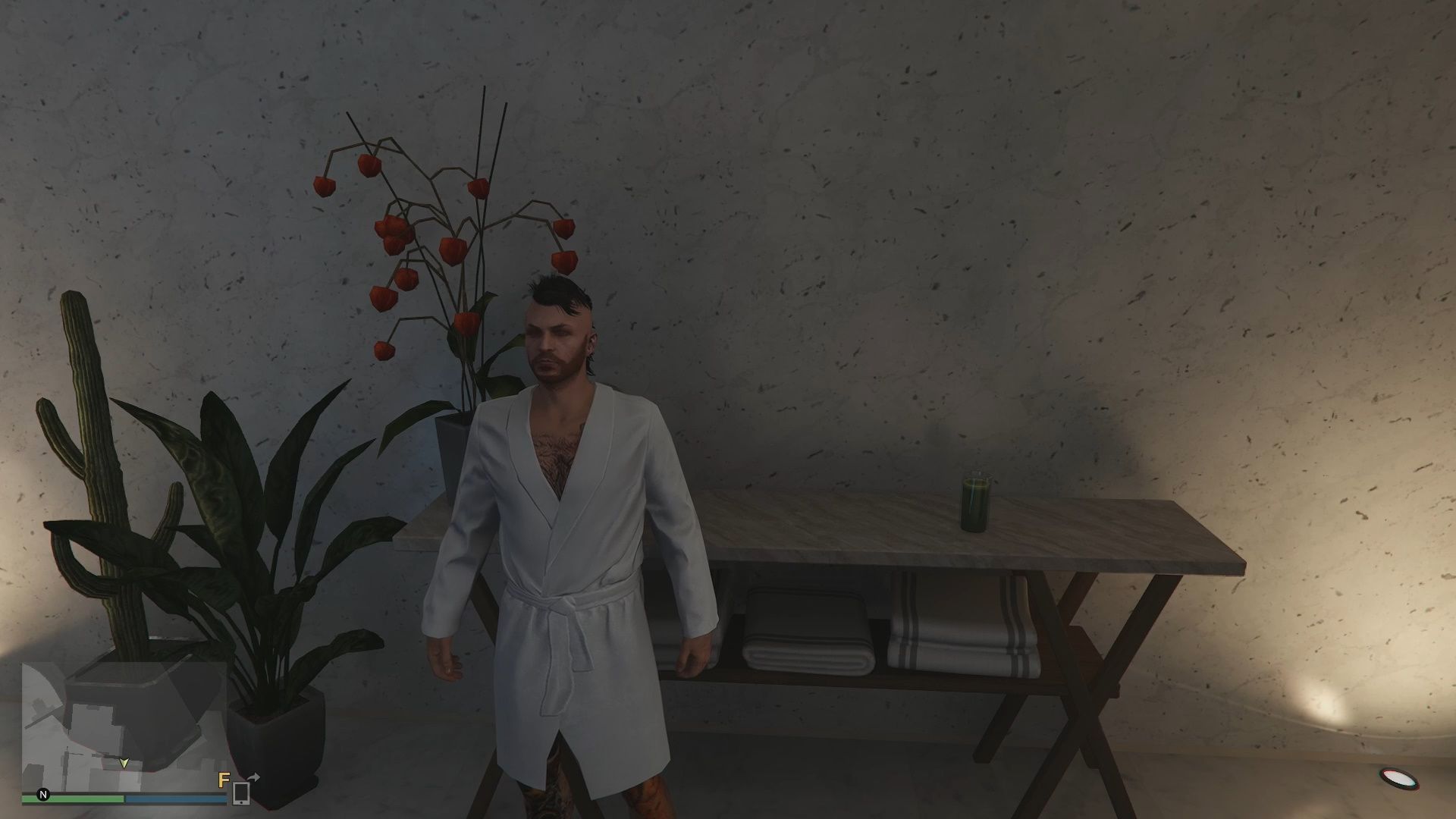The width and height of the screenshot is (1456, 819).
Task: Open the phone icon beside the minimap
Action: pos(240,793)
